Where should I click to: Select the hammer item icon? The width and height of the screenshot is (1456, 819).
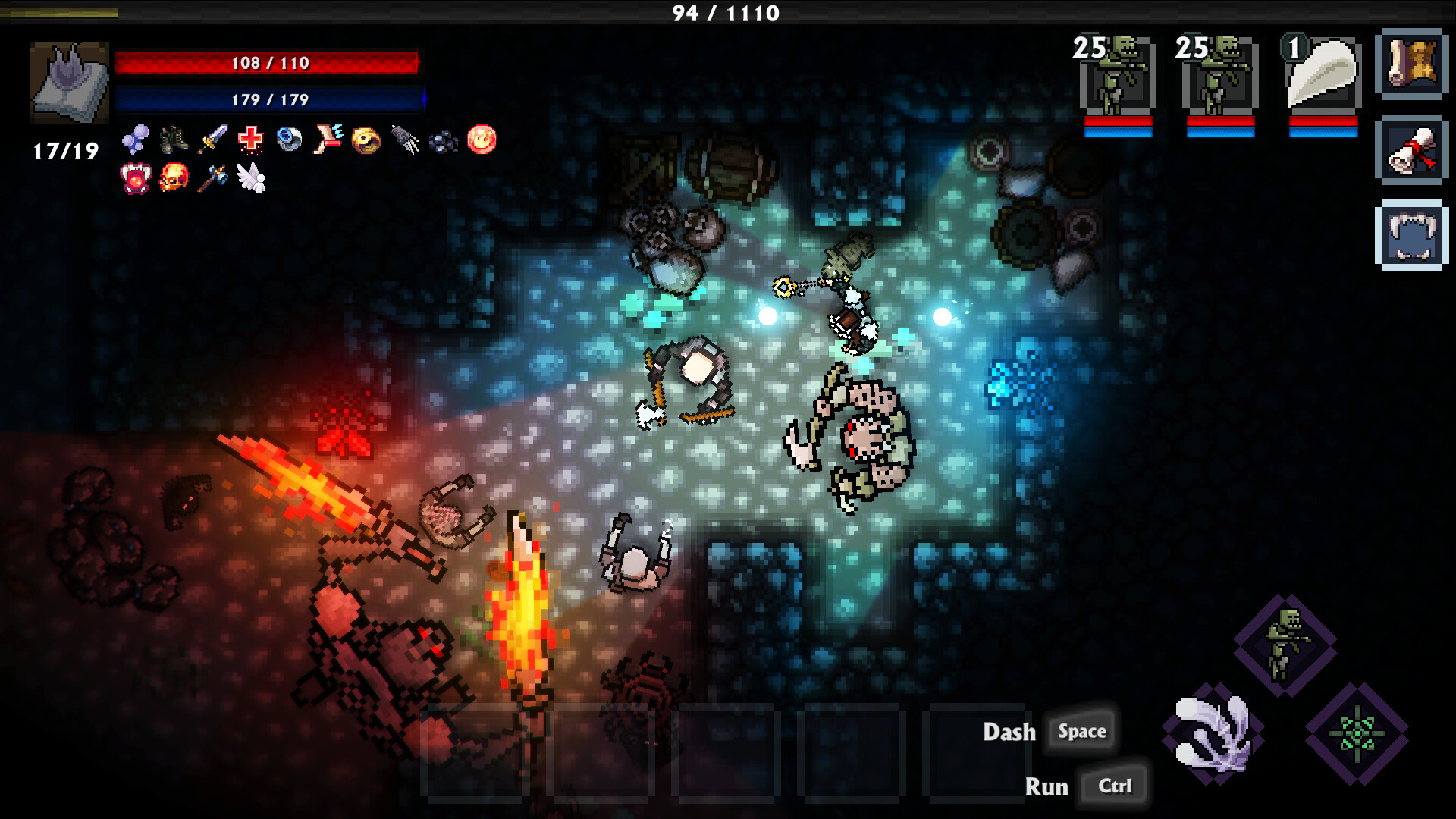213,178
